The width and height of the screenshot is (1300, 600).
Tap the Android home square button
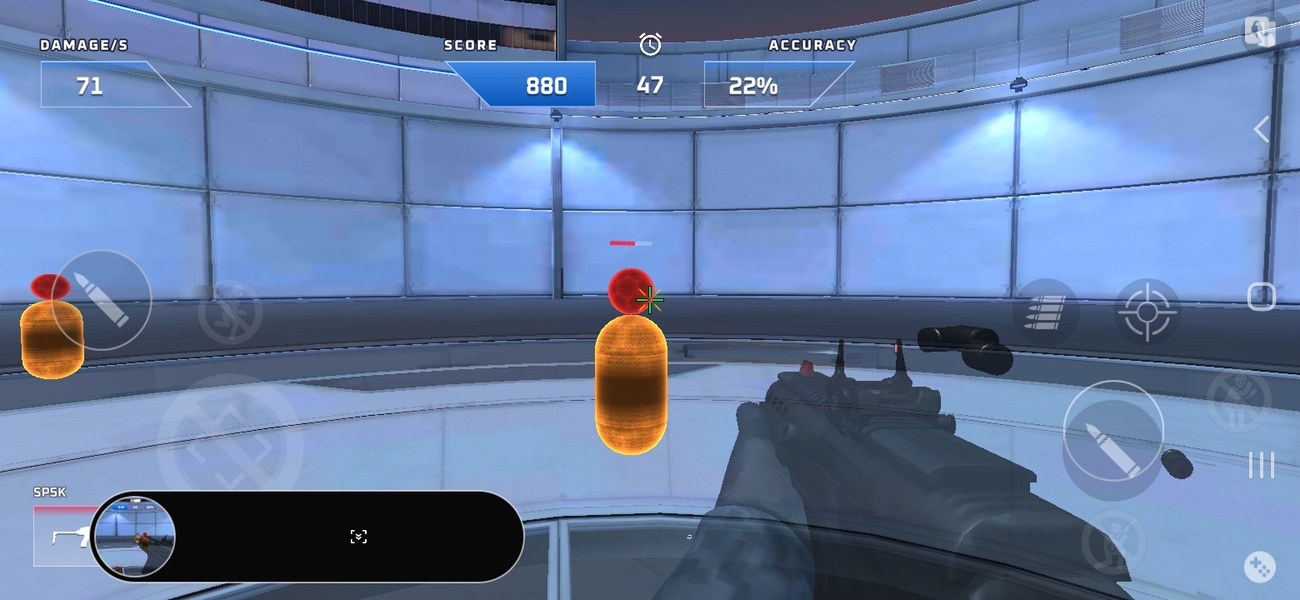(x=1261, y=297)
